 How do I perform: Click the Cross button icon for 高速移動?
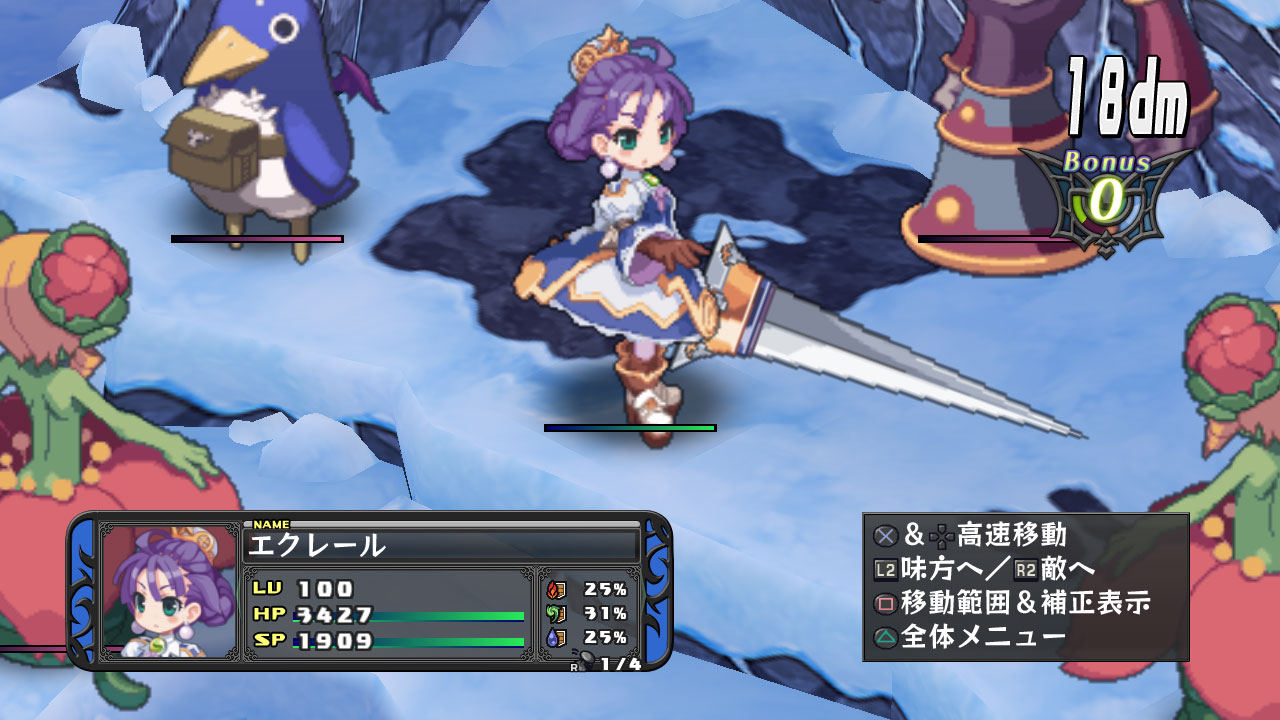pyautogui.click(x=885, y=535)
